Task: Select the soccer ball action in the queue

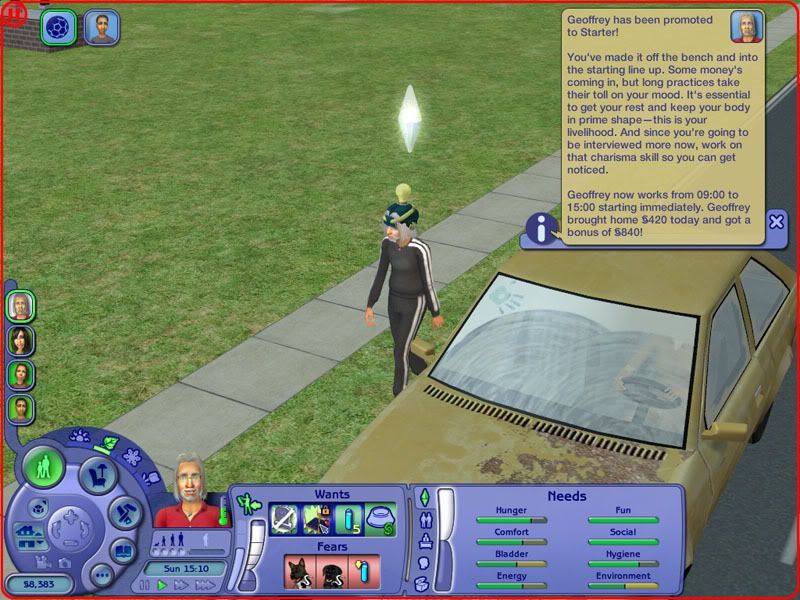Action: 59,28
